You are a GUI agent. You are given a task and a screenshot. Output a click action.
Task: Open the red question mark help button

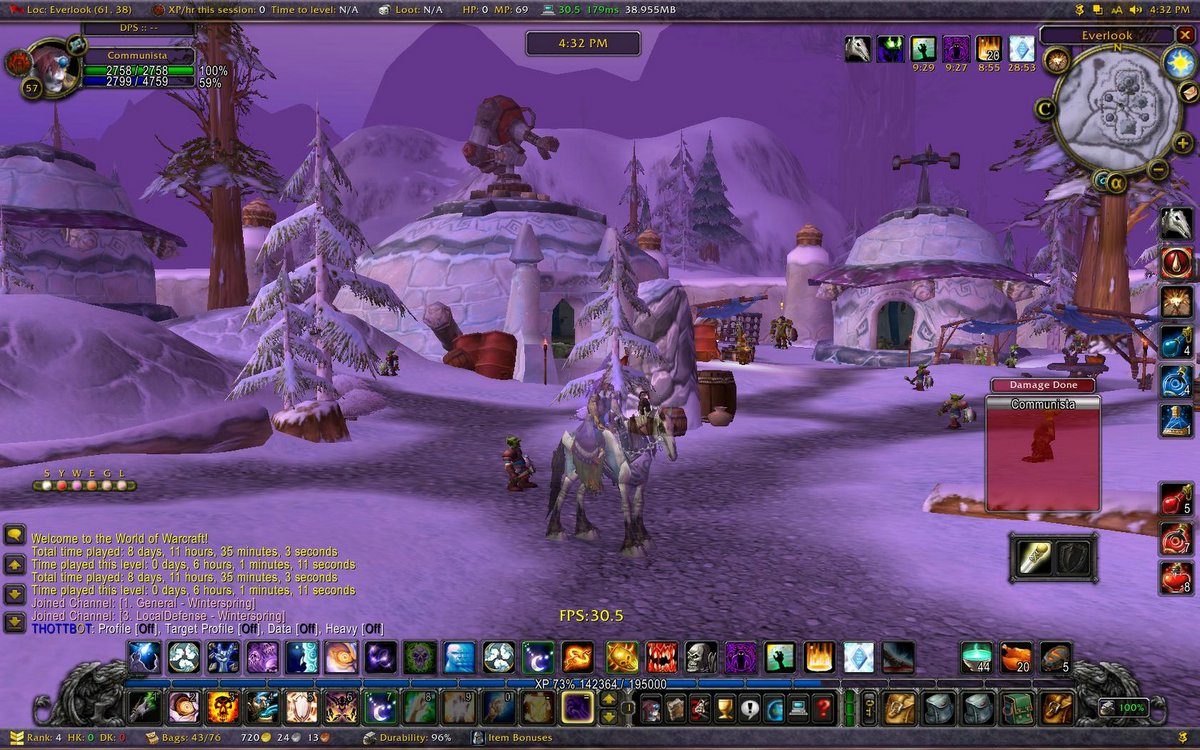823,709
